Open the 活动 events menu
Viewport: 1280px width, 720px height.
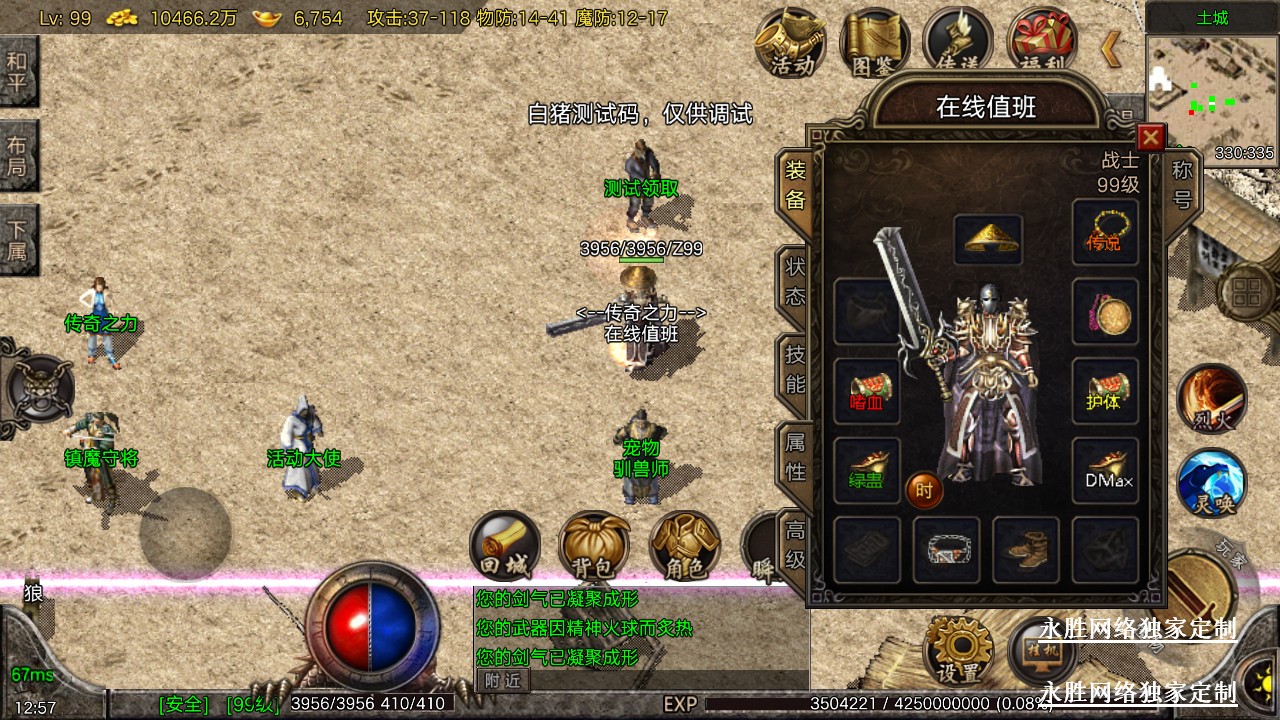791,44
